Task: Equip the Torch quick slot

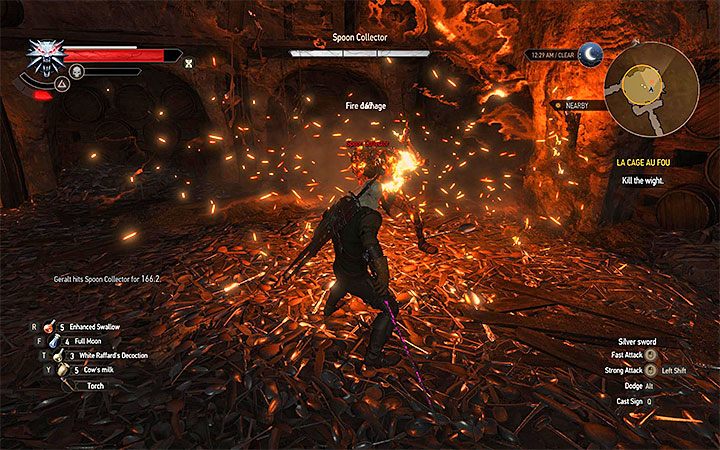Action: pos(97,384)
